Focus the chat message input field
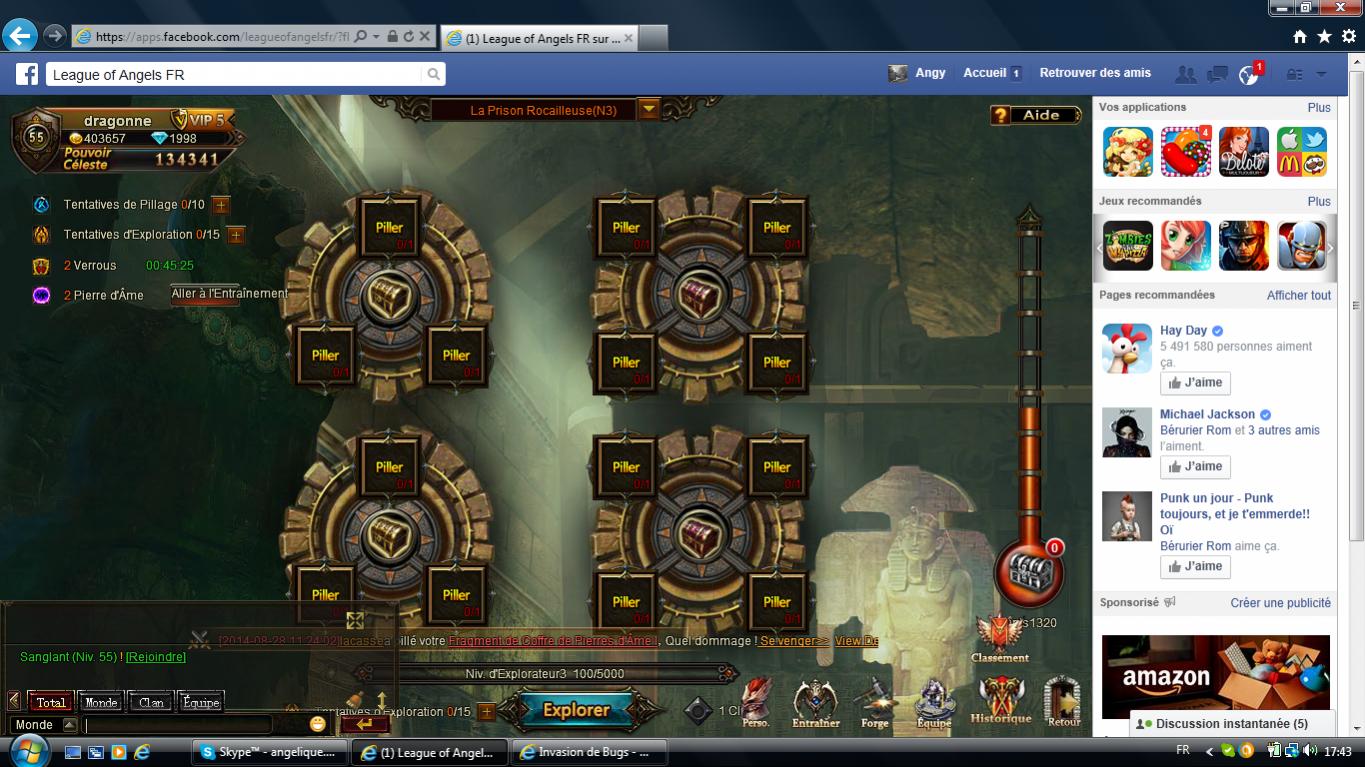The image size is (1365, 767). pyautogui.click(x=180, y=724)
